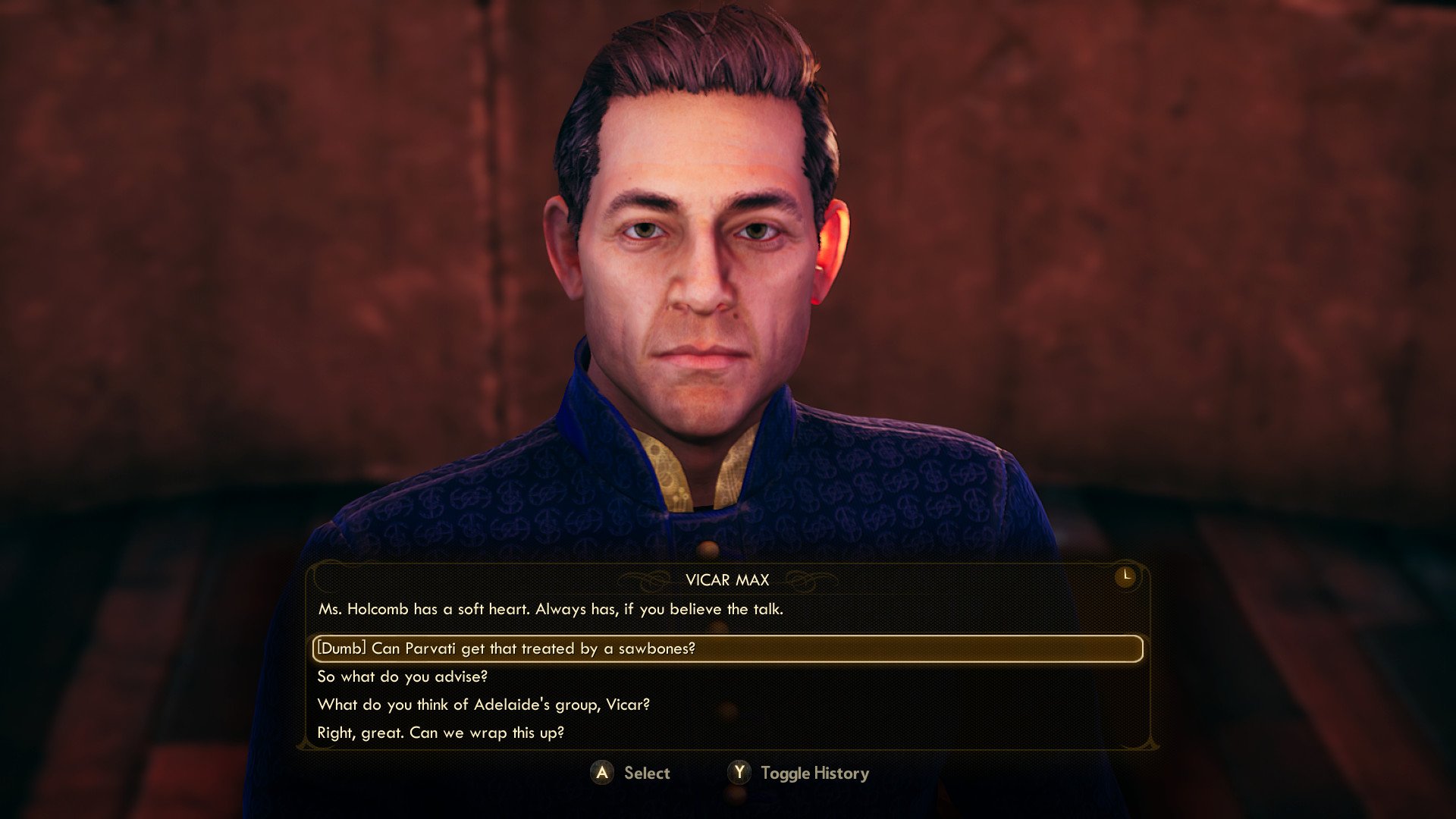
Task: Pick "Right, great. Can we wrap this up?"
Action: 441,733
